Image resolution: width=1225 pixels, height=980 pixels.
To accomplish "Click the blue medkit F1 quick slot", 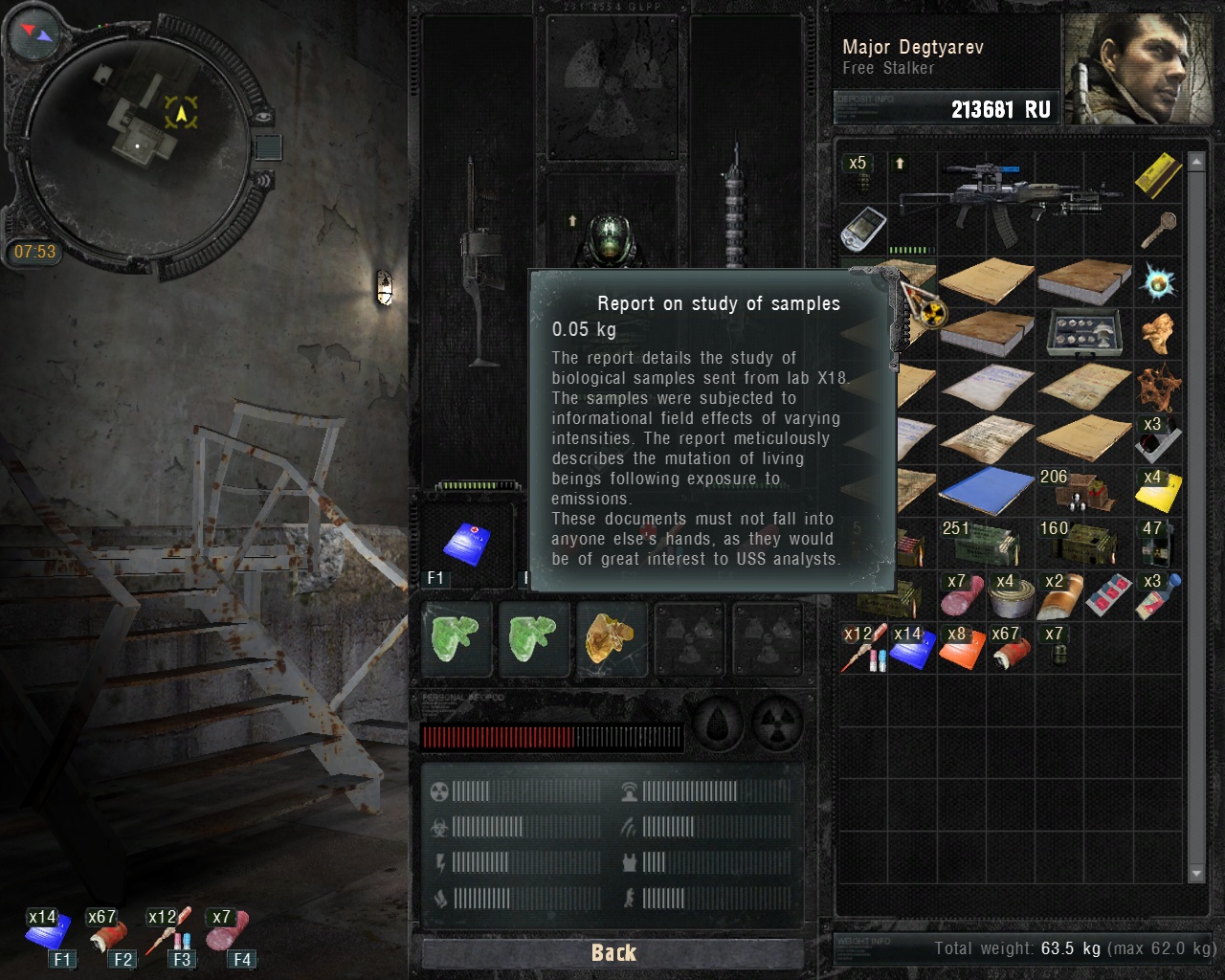I will coord(467,544).
